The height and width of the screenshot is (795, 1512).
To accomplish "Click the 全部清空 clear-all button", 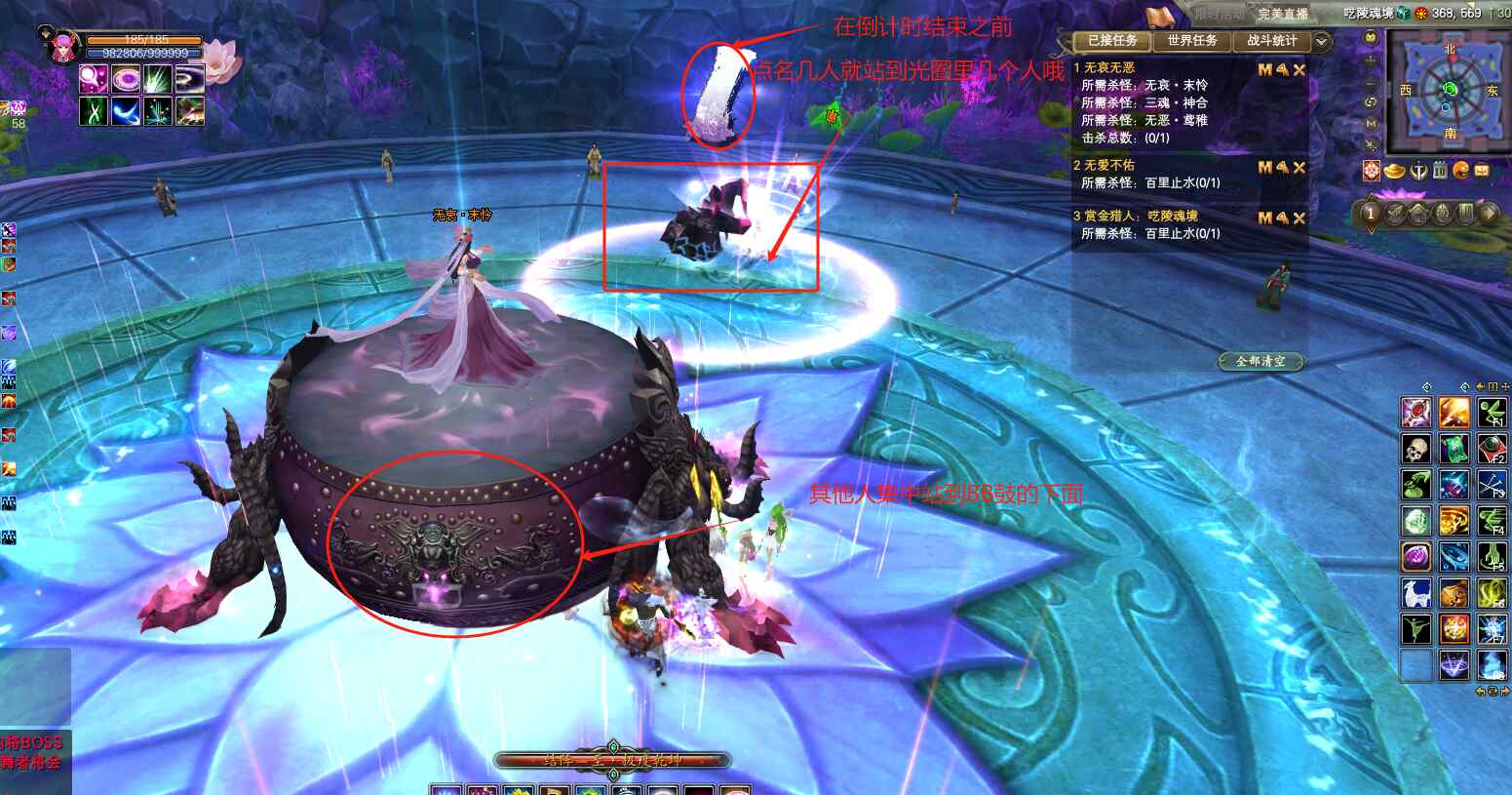I will pos(1260,361).
